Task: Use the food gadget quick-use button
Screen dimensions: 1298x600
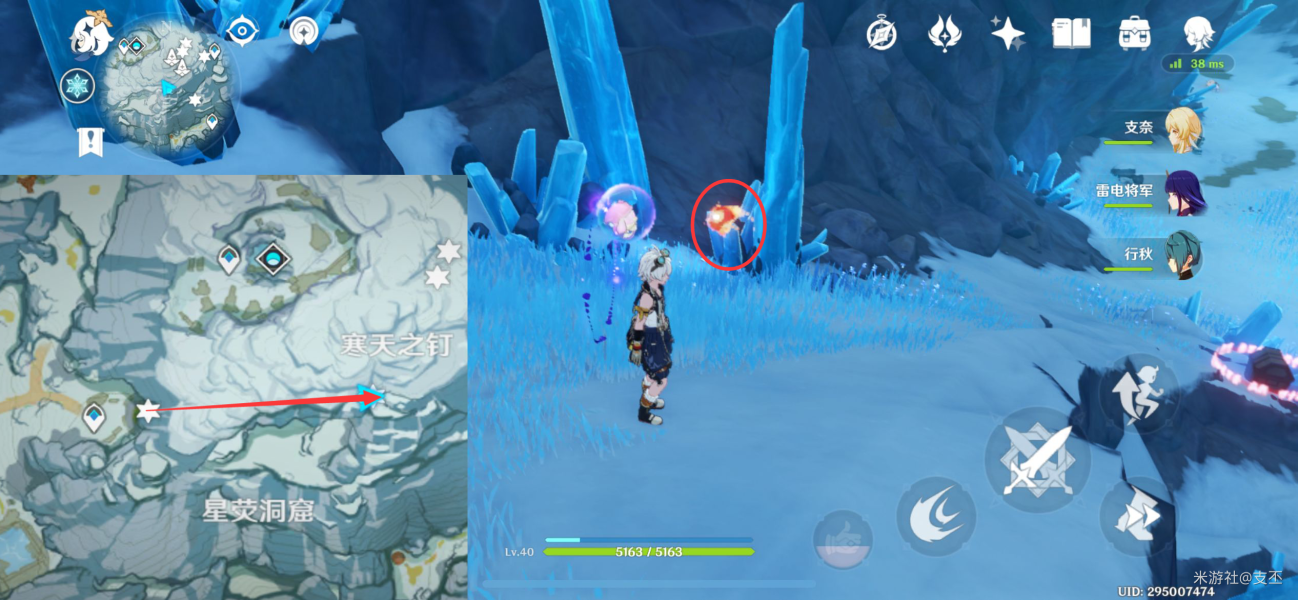Action: [x=842, y=540]
